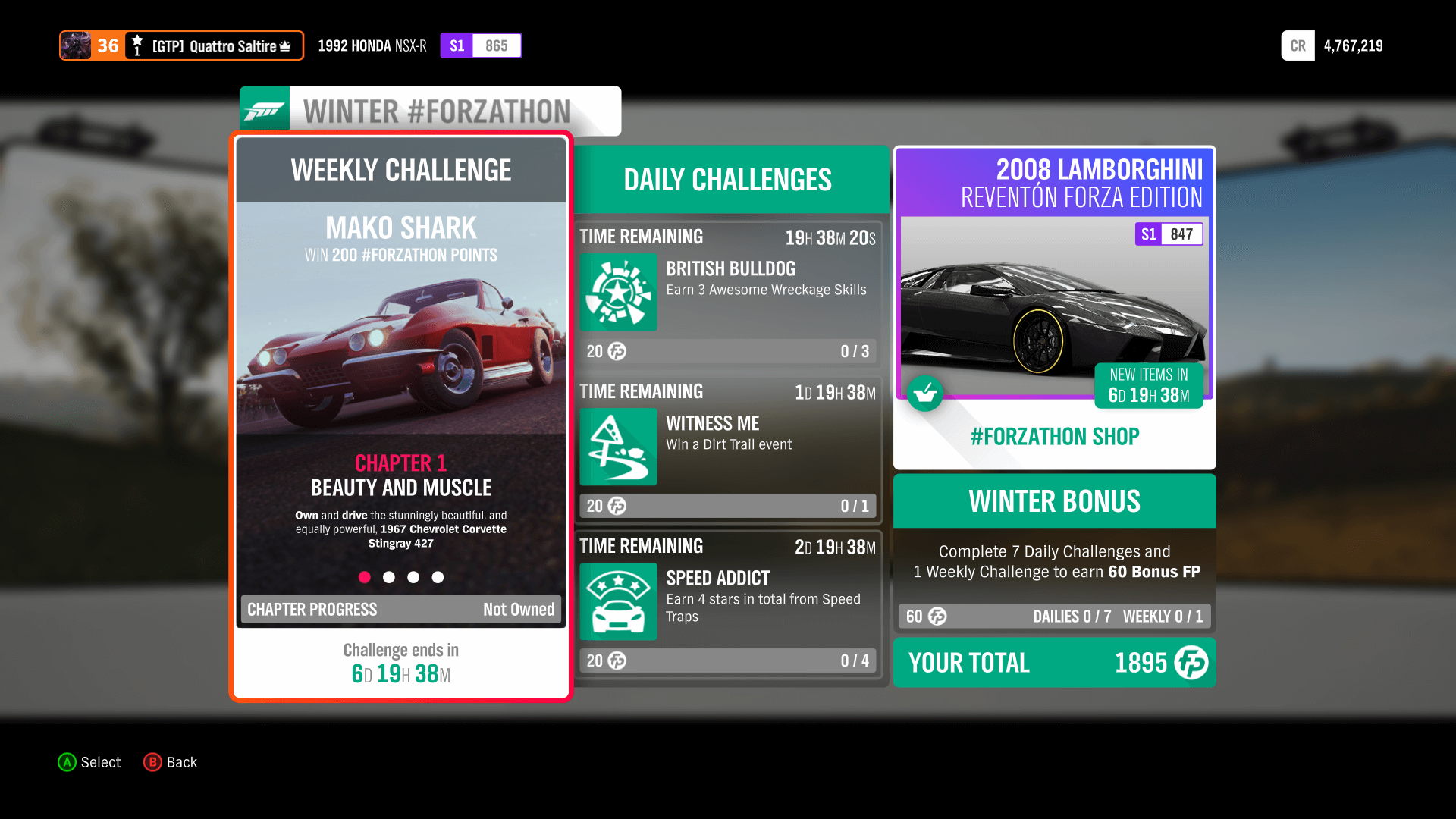Select the second chapter dot on the Weekly Challenge
This screenshot has width=1456, height=819.
389,577
